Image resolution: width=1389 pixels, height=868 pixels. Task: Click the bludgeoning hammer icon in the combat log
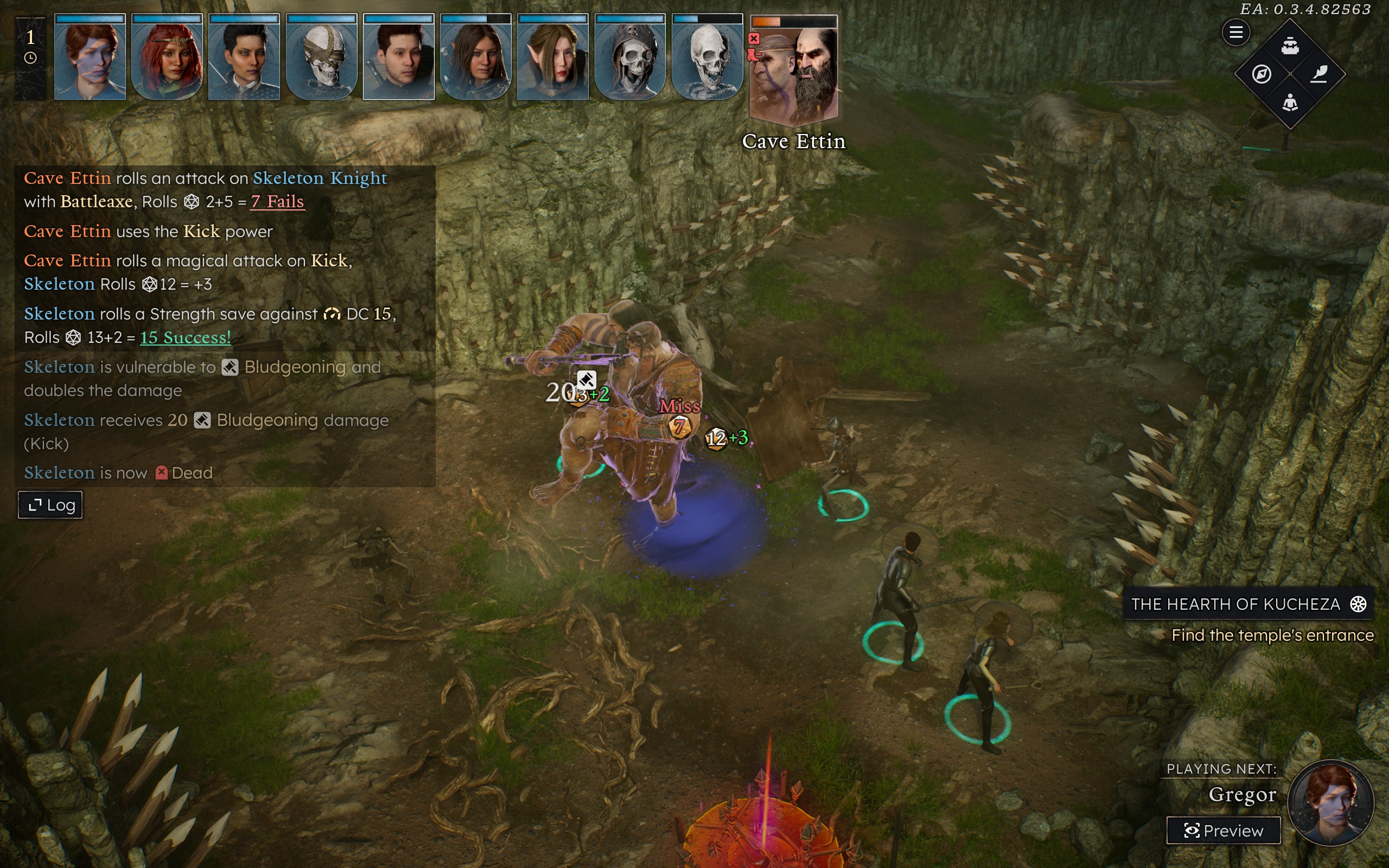229,367
